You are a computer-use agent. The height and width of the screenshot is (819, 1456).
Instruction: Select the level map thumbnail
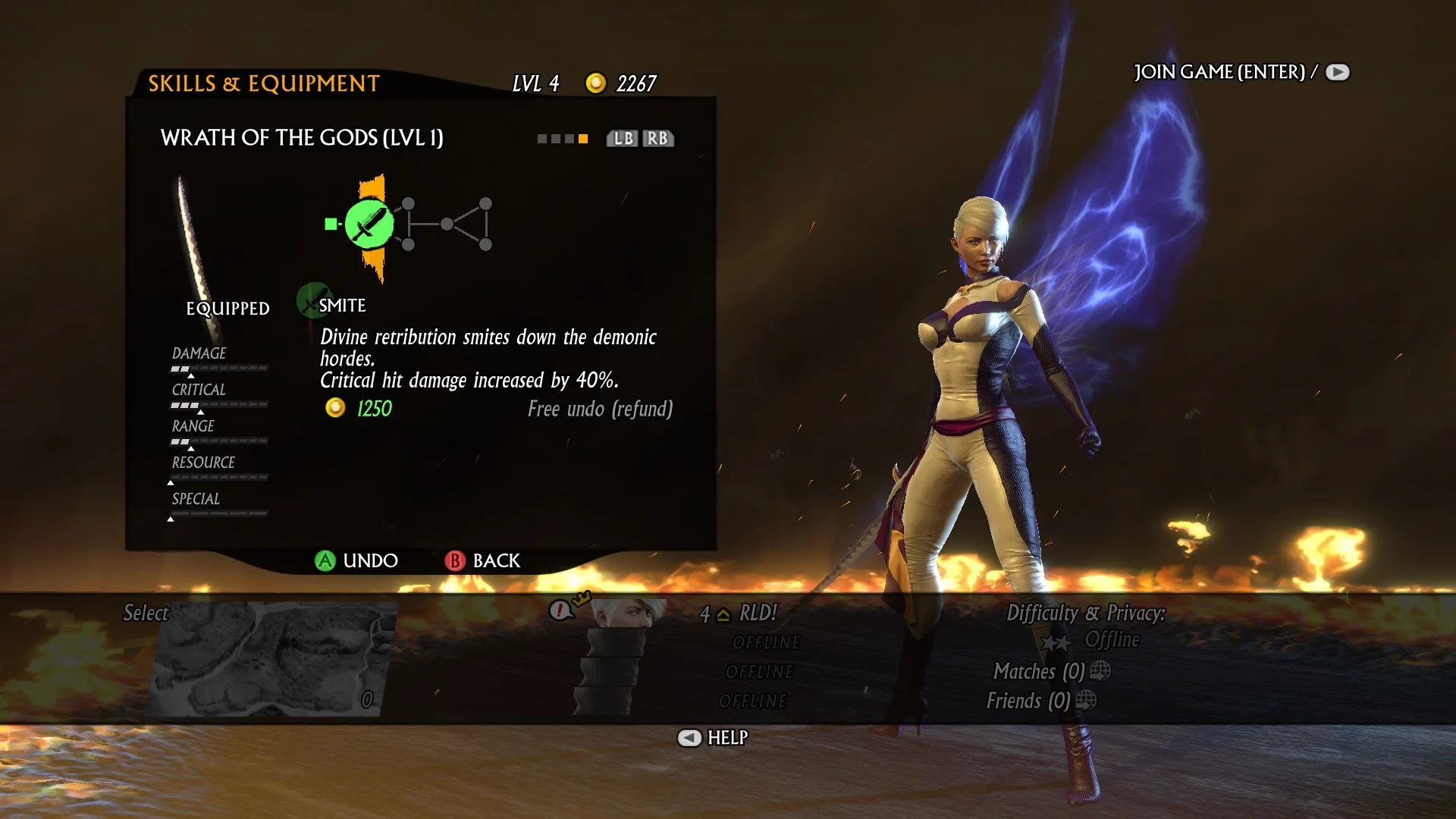[x=273, y=658]
